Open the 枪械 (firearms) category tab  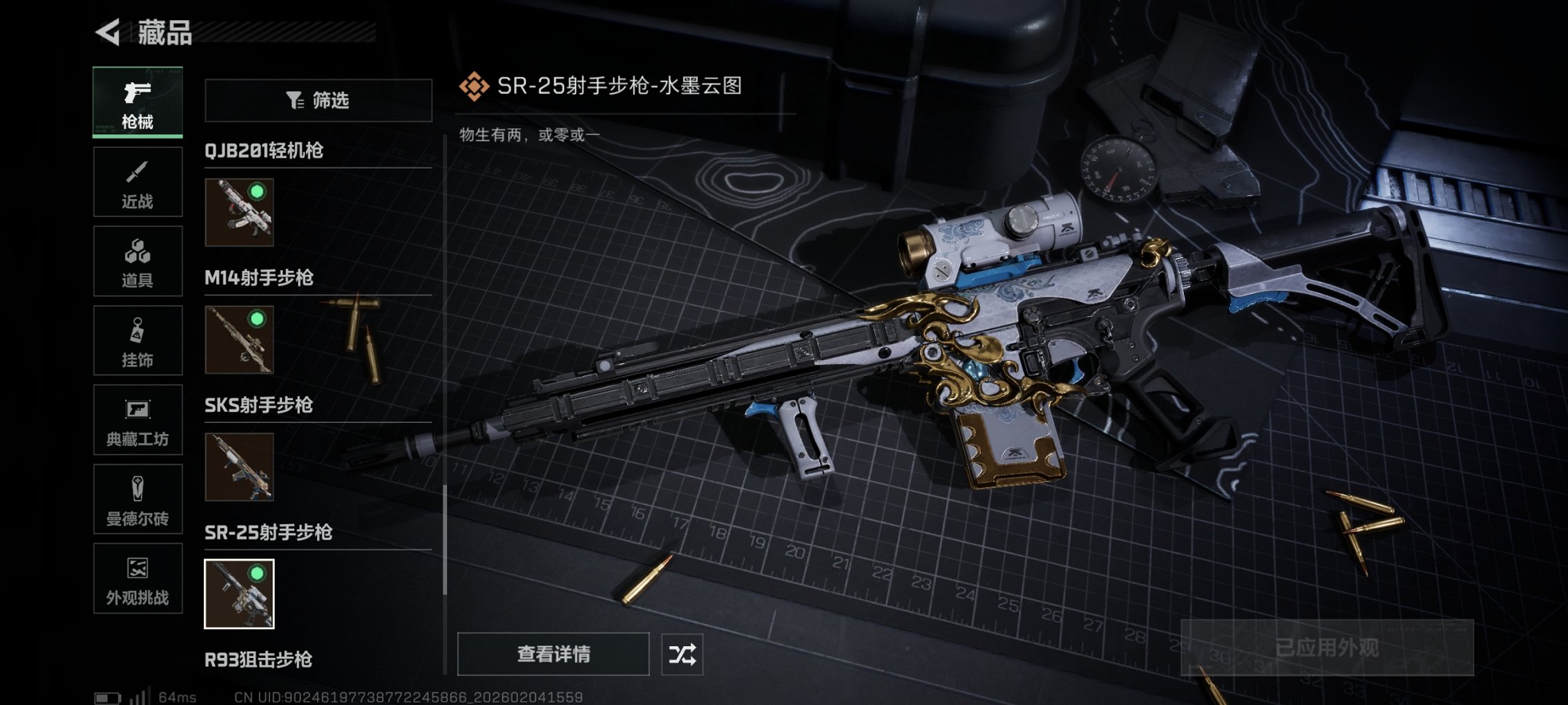pyautogui.click(x=137, y=102)
